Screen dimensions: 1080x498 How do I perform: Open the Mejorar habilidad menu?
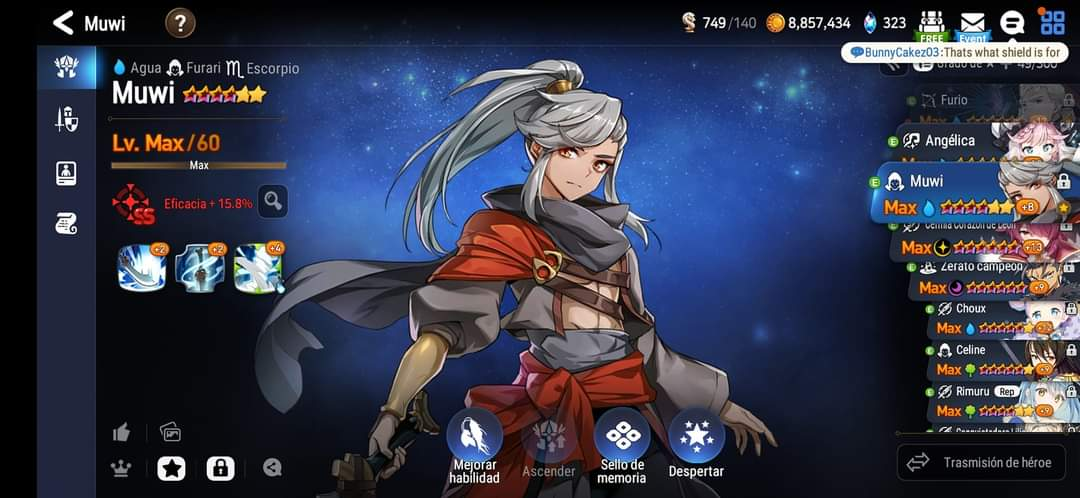[474, 446]
